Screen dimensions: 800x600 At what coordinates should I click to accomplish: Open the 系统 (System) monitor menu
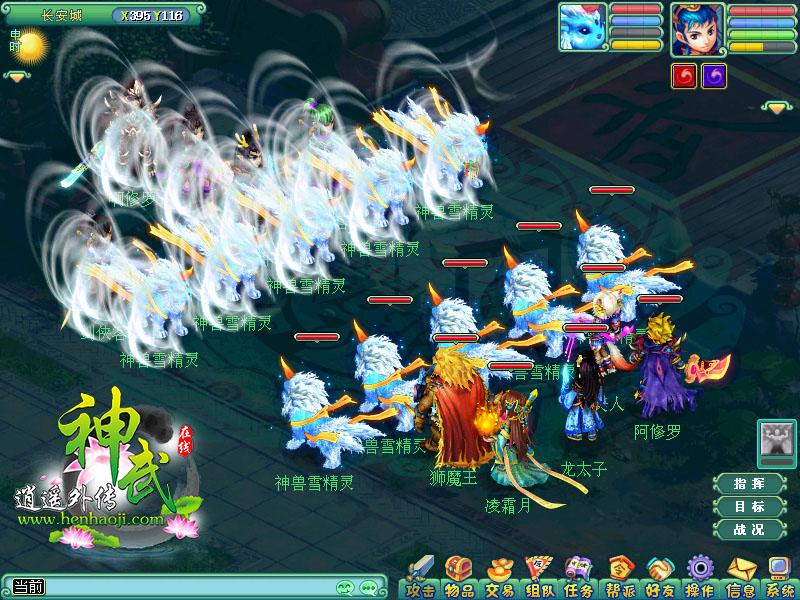pos(778,577)
